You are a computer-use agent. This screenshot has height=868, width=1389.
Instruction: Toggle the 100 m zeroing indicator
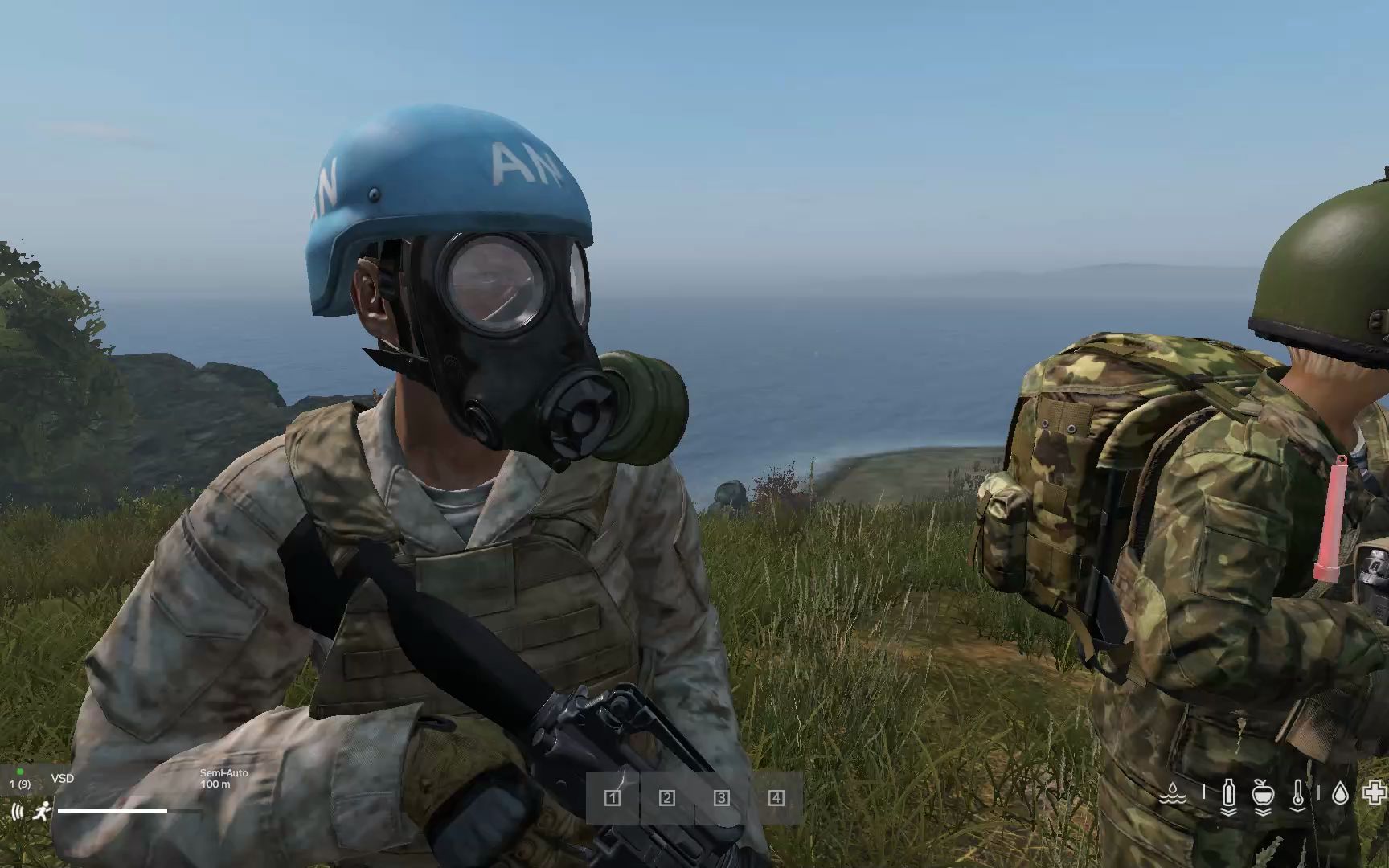(x=215, y=784)
